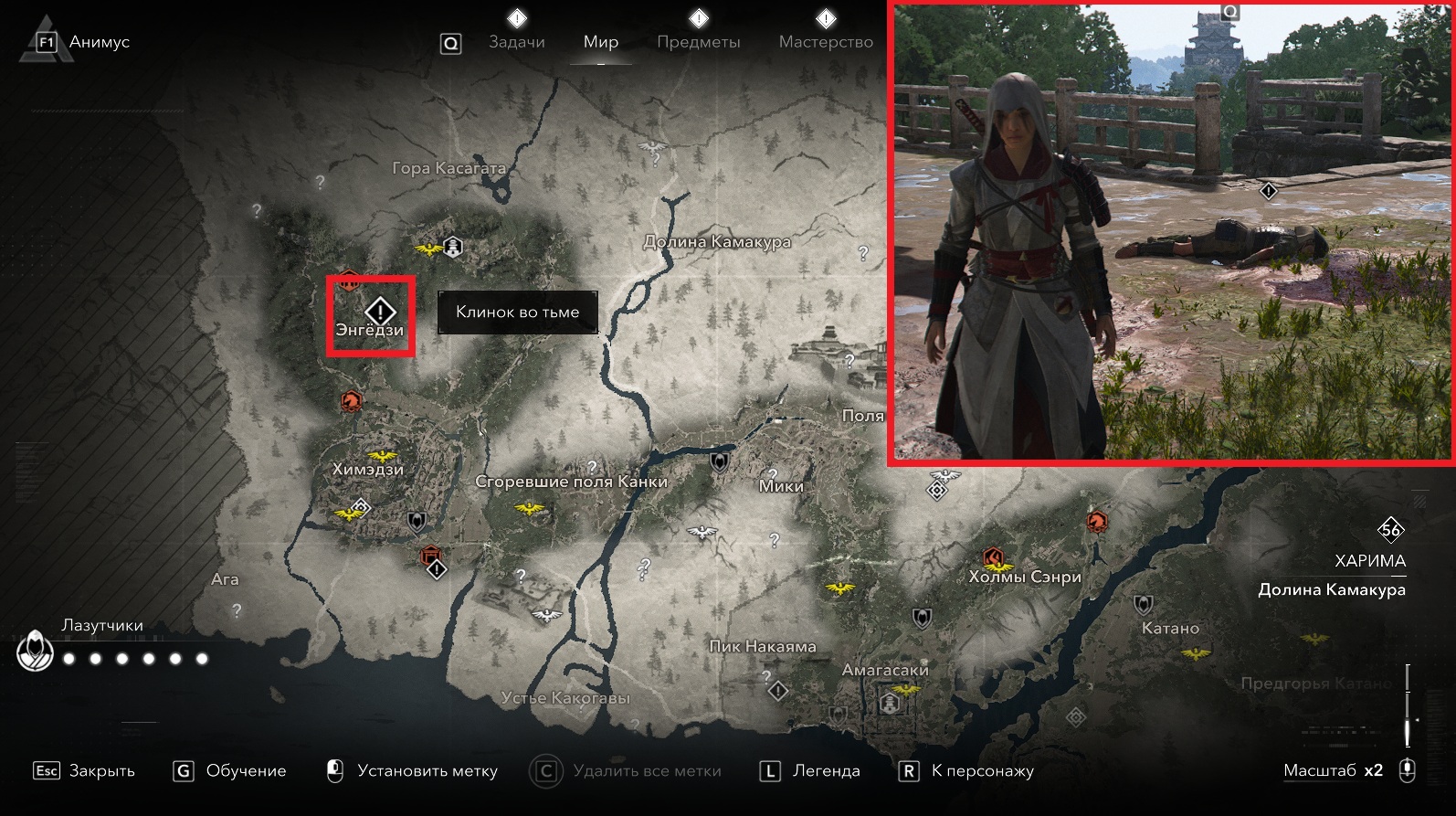This screenshot has height=816, width=1456.
Task: Center map with К персонажу
Action: pyautogui.click(x=967, y=771)
